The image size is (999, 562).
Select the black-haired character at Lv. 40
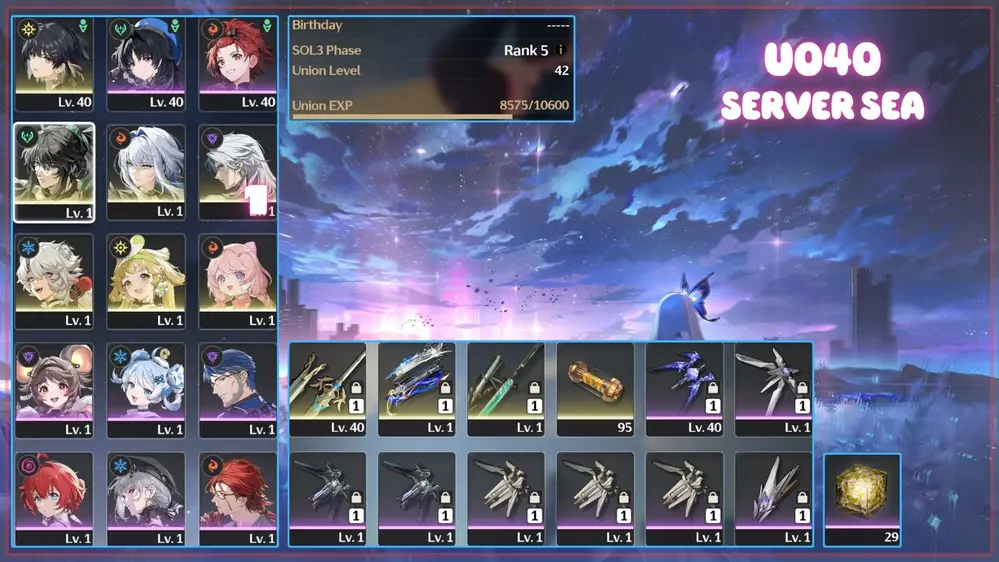[54, 62]
